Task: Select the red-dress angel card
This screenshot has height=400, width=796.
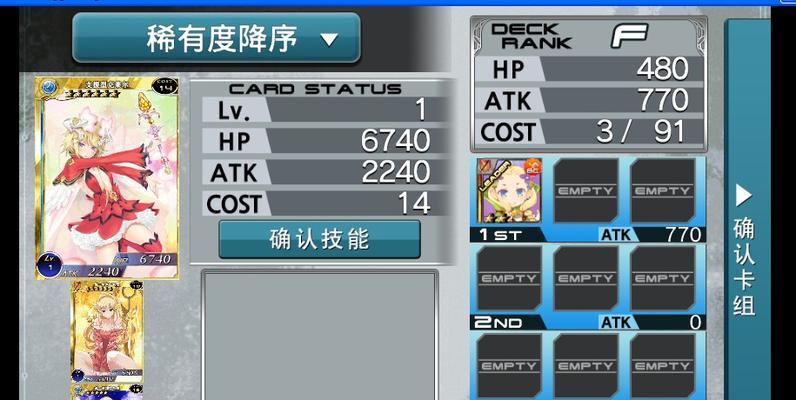Action: point(107,178)
